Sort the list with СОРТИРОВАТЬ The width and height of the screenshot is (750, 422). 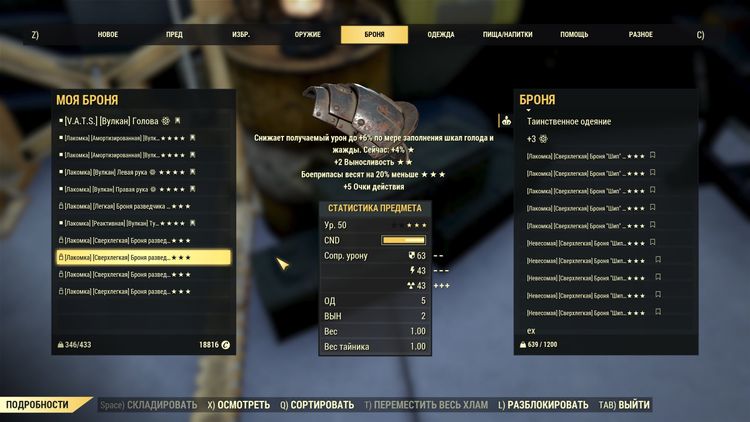(317, 405)
